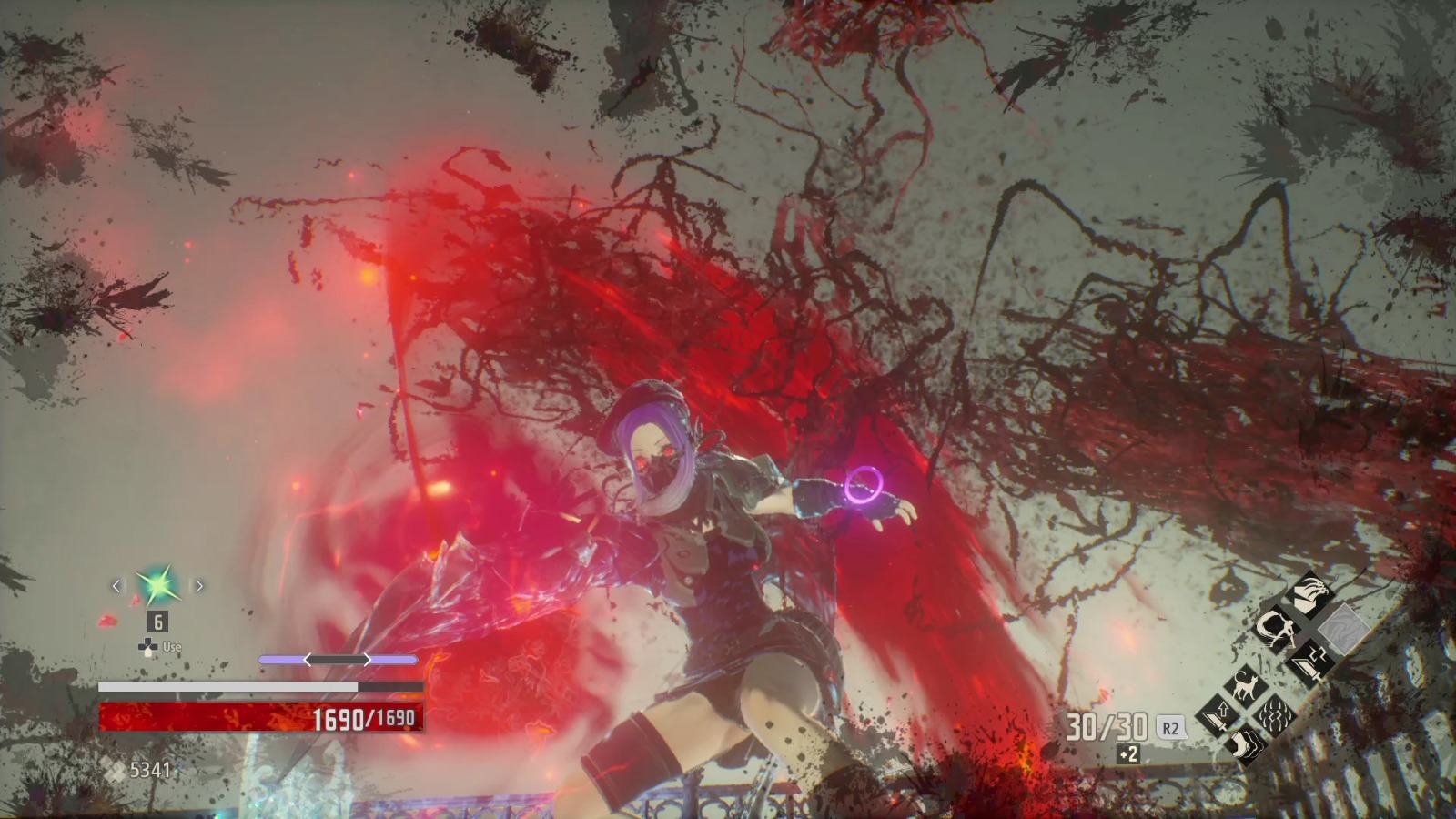
Task: Activate the claw-marks Gift icon
Action: (x=1273, y=714)
